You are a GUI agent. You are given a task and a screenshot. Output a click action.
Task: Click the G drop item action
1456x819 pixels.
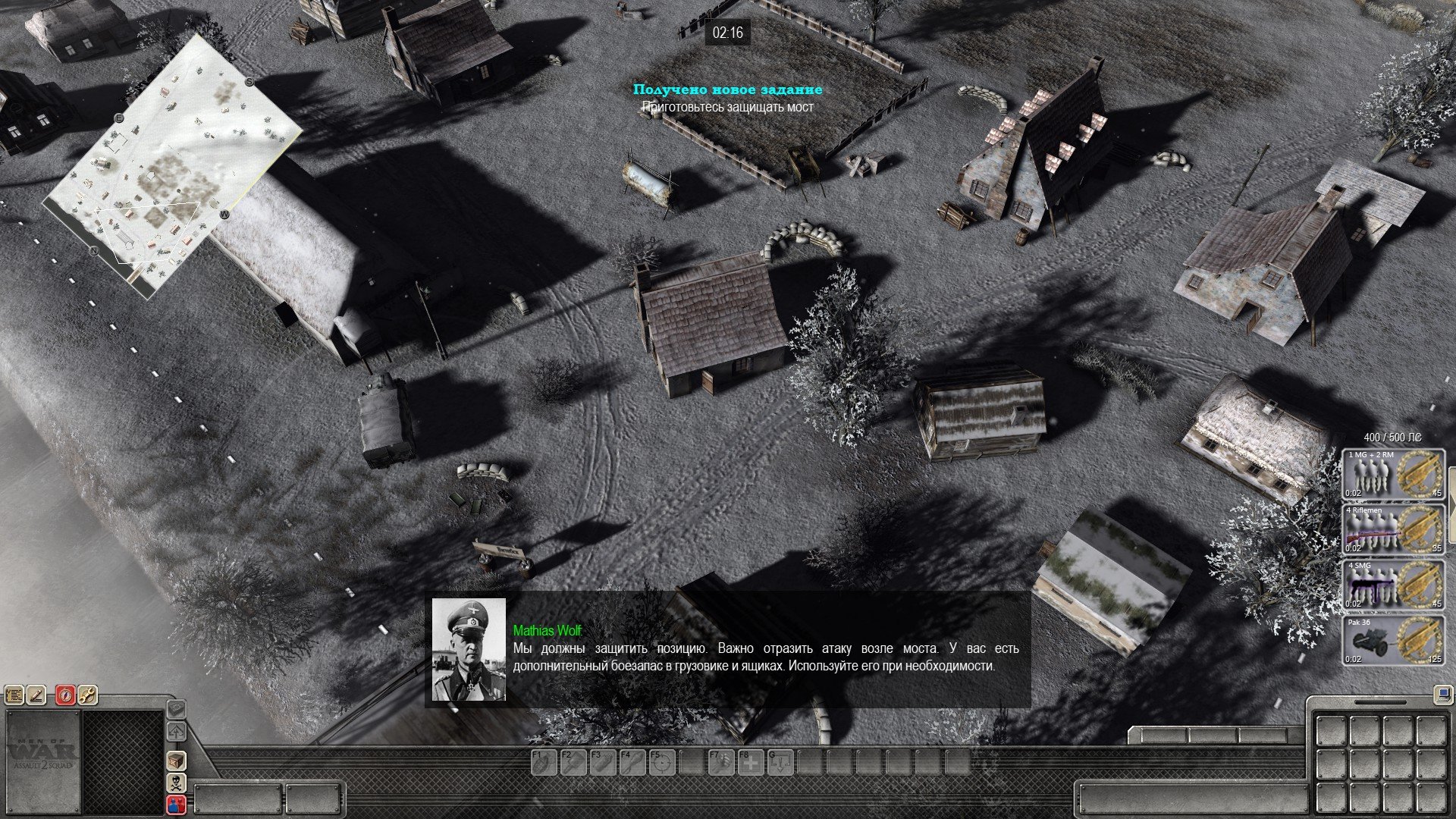[x=780, y=762]
